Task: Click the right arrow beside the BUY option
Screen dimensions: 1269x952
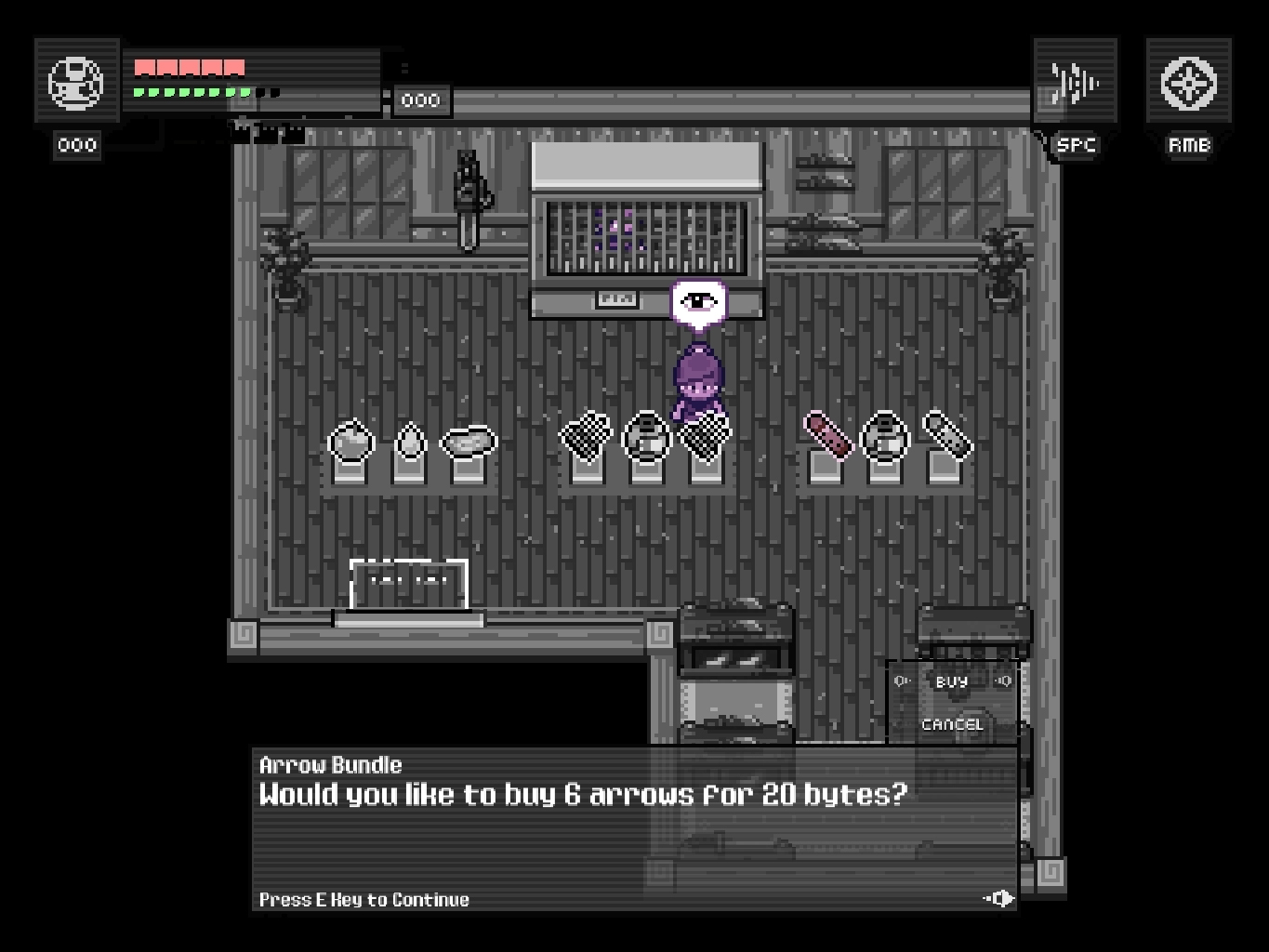Action: [1002, 680]
